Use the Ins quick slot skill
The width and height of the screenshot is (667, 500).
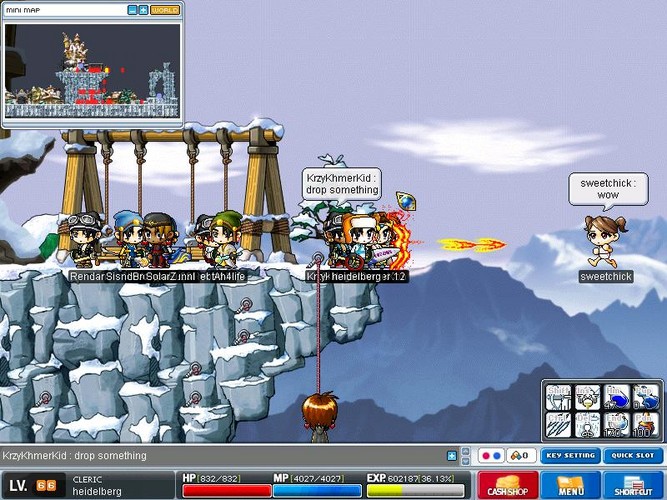pos(588,397)
